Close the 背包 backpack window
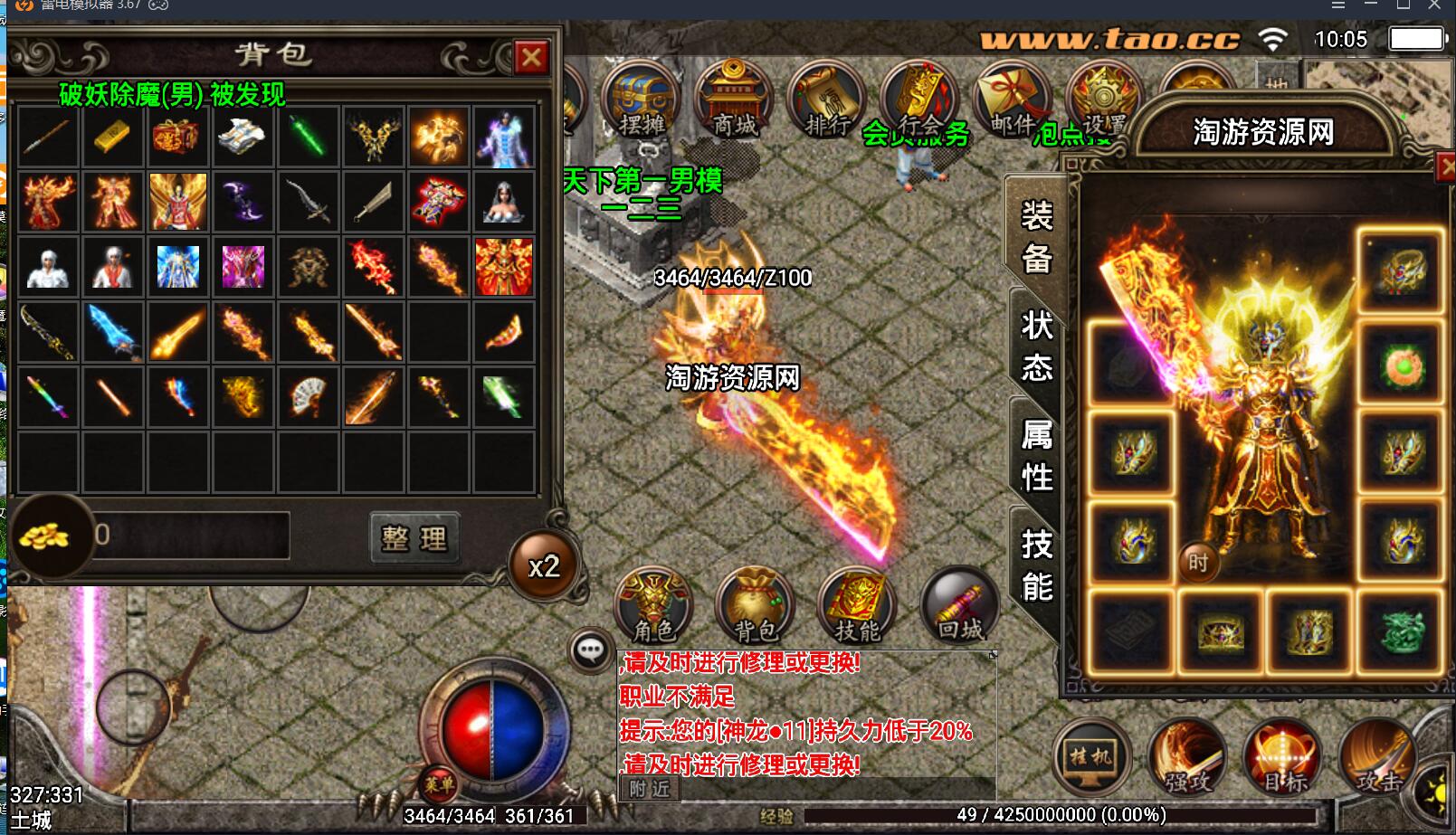 pyautogui.click(x=531, y=58)
